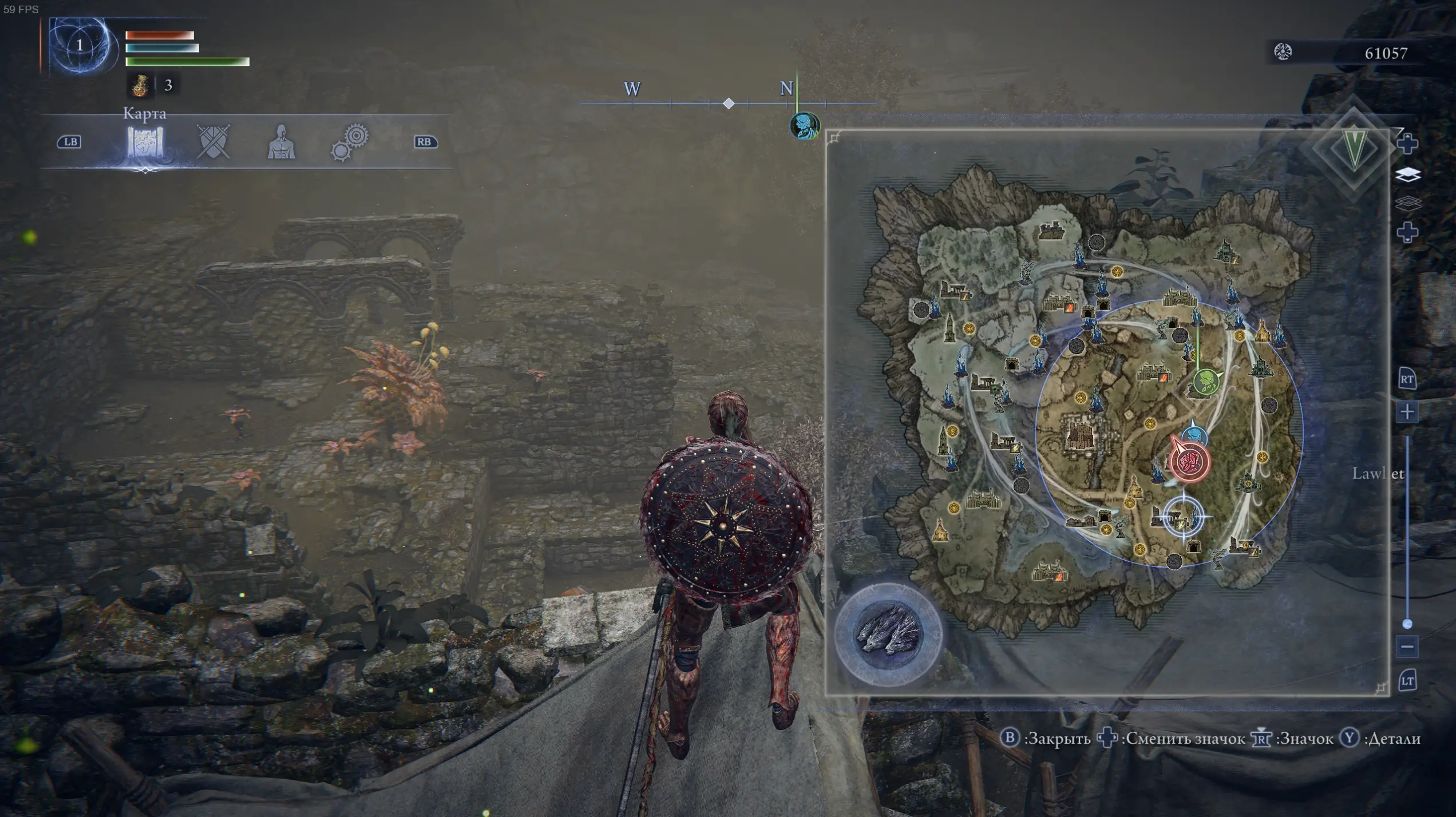Image resolution: width=1456 pixels, height=817 pixels.
Task: Select the lower map layer icon
Action: [1408, 203]
